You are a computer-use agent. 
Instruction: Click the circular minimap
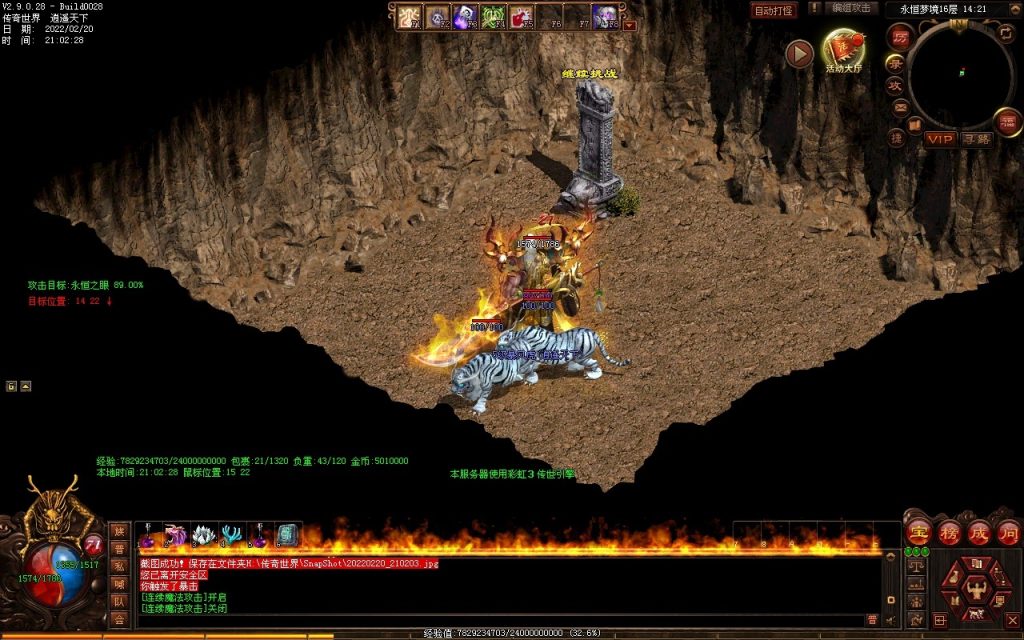(960, 73)
